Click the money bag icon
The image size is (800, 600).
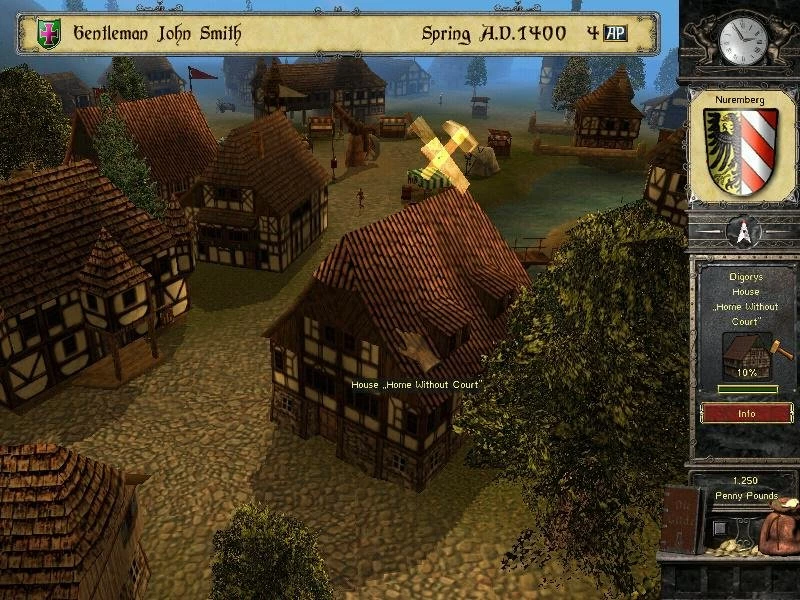point(780,527)
